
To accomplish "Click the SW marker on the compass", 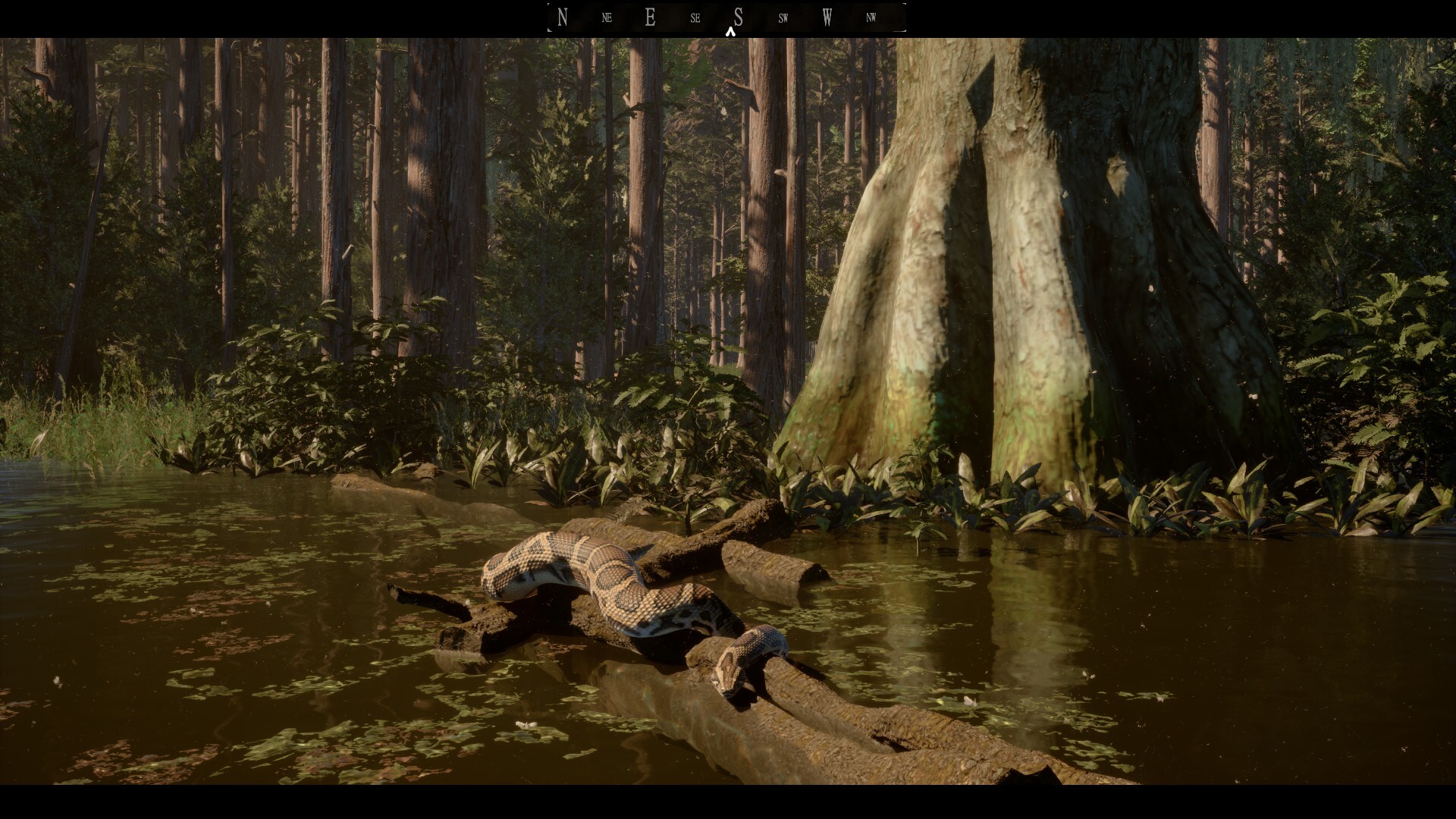I will (x=782, y=17).
